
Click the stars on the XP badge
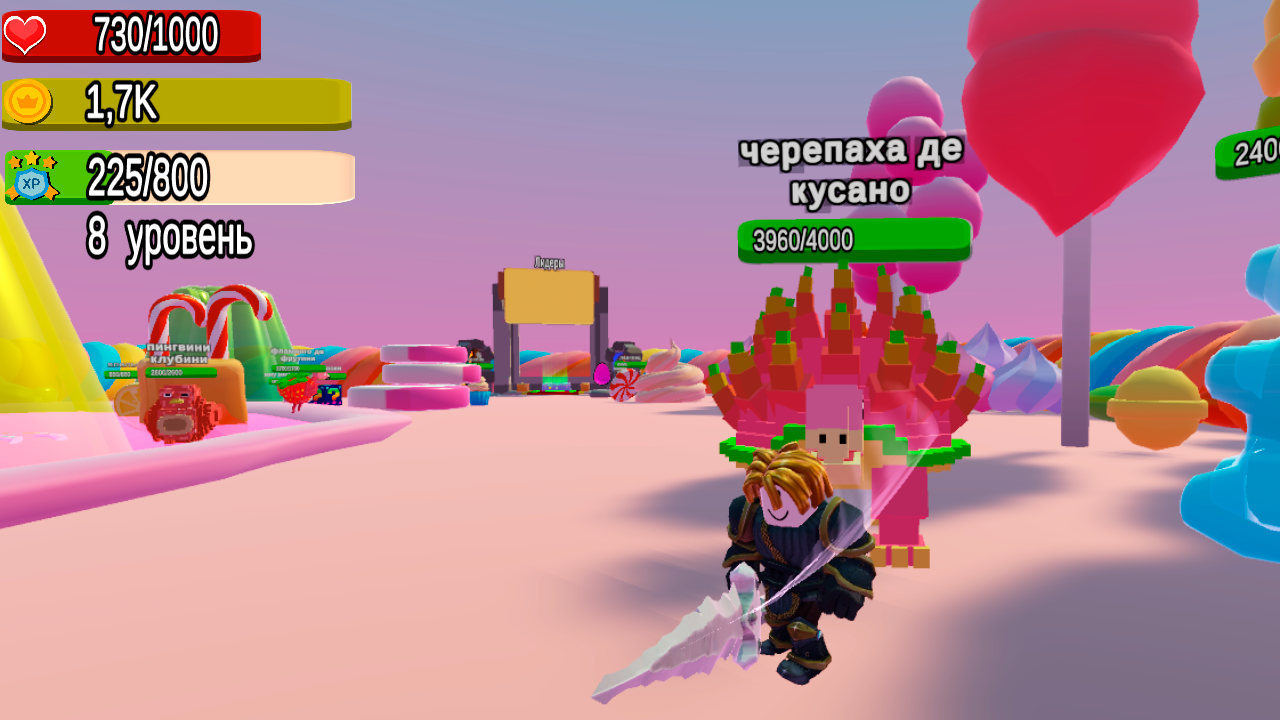(x=33, y=158)
